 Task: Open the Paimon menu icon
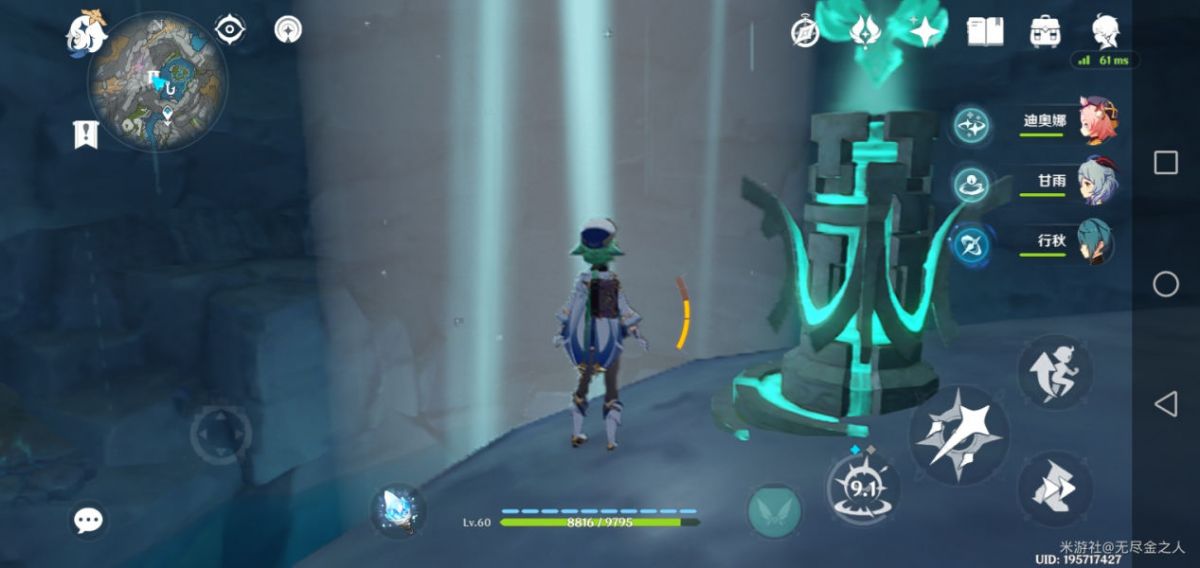(x=86, y=33)
